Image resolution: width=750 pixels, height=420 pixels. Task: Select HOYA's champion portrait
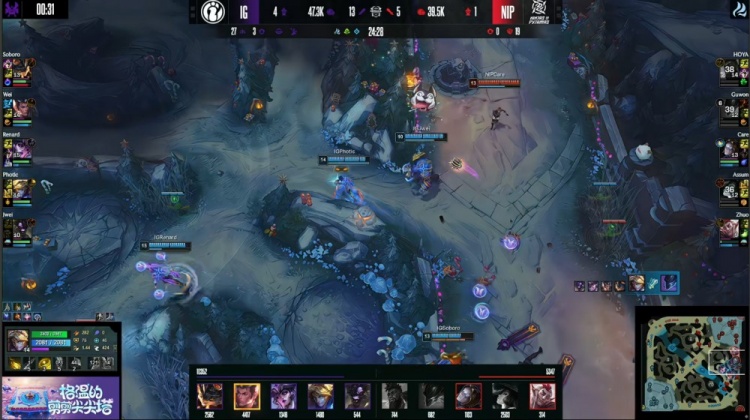pyautogui.click(x=727, y=69)
